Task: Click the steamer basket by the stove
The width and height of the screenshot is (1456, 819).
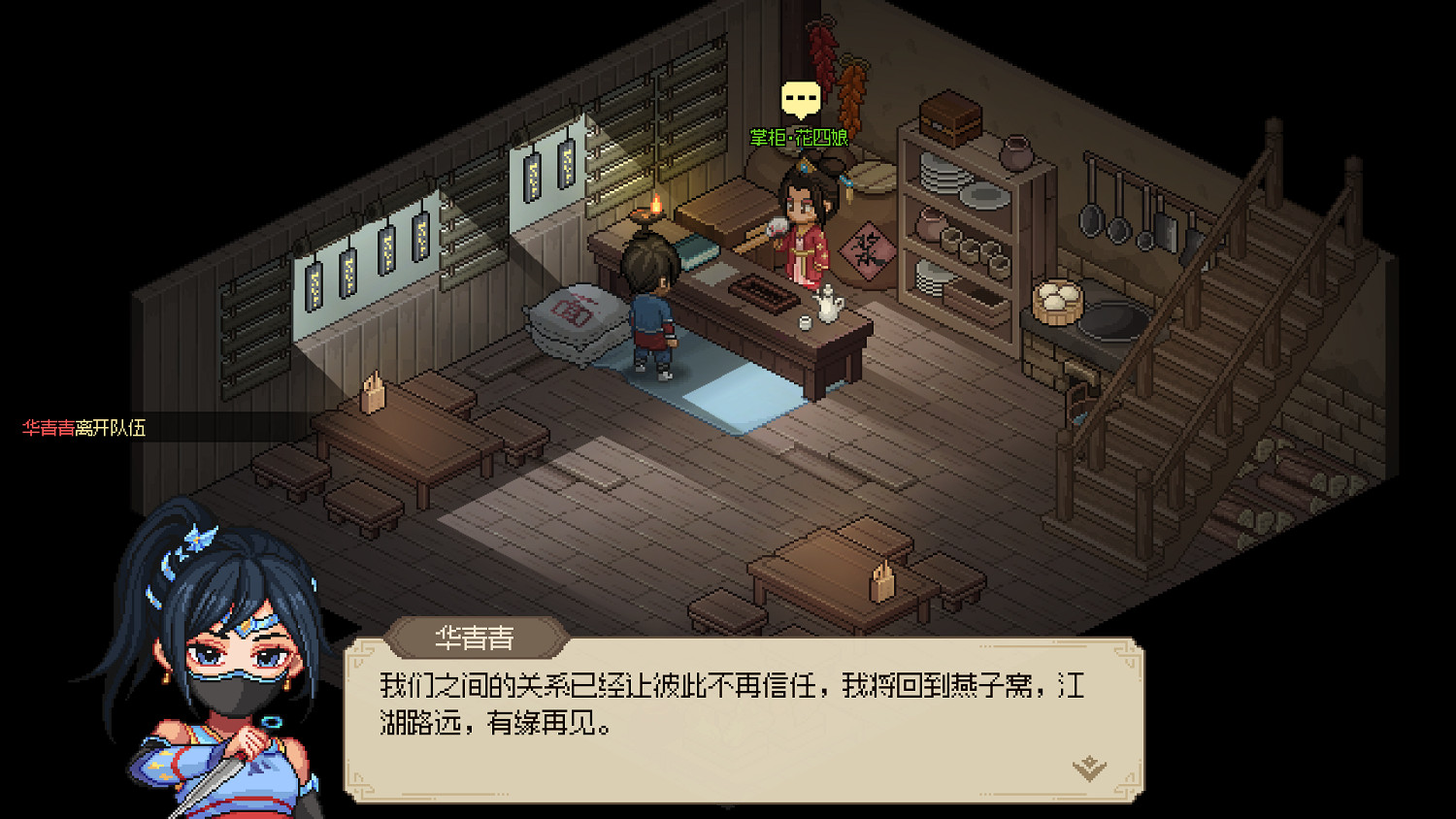Action: (1059, 301)
